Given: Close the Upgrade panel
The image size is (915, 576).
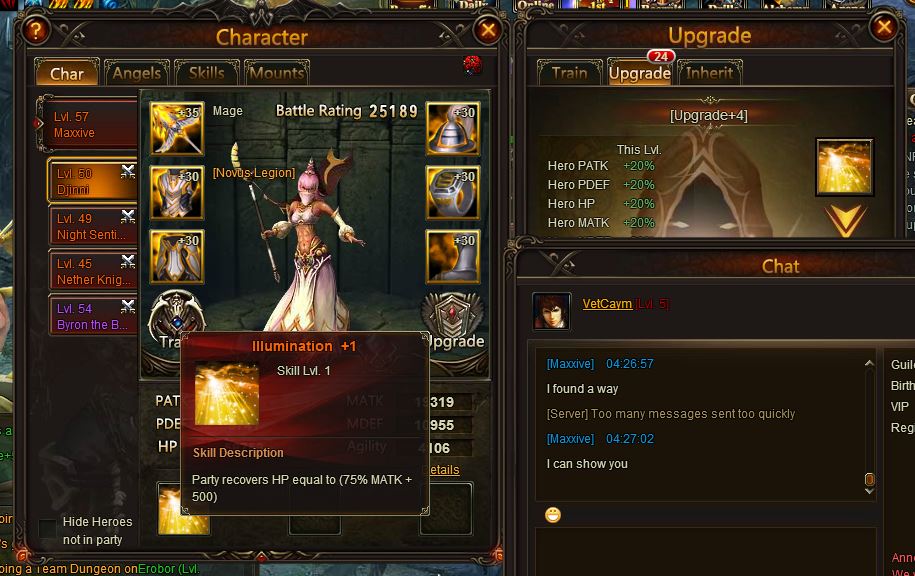Looking at the screenshot, I should pyautogui.click(x=884, y=28).
